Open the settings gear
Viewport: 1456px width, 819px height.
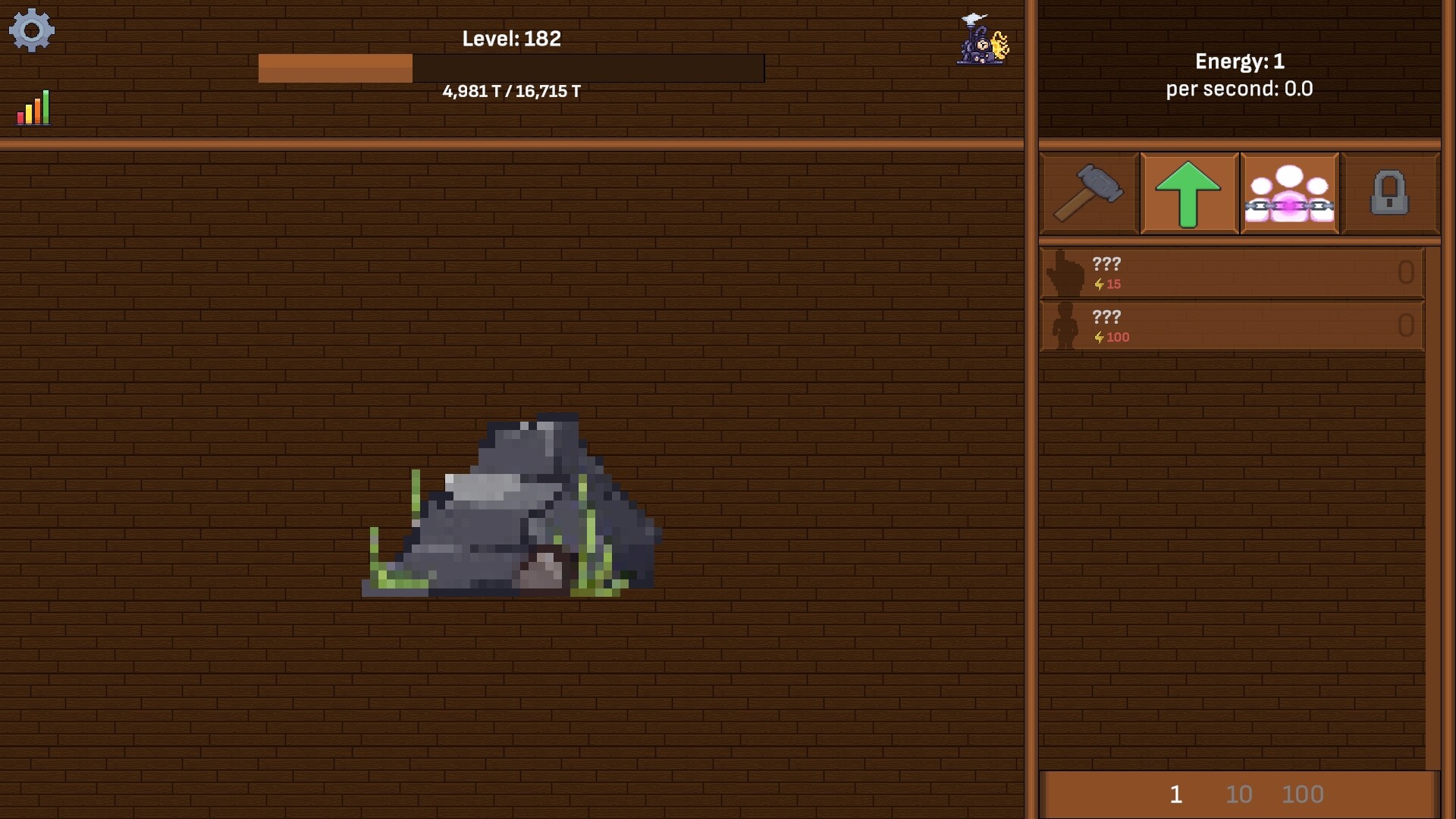tap(32, 30)
